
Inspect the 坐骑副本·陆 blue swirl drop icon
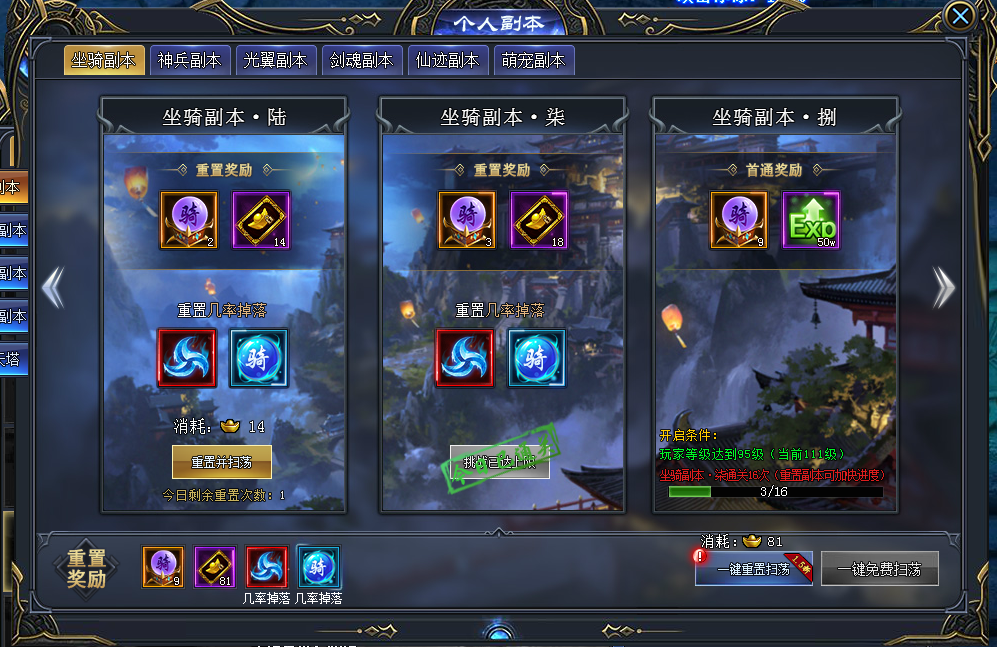(187, 357)
